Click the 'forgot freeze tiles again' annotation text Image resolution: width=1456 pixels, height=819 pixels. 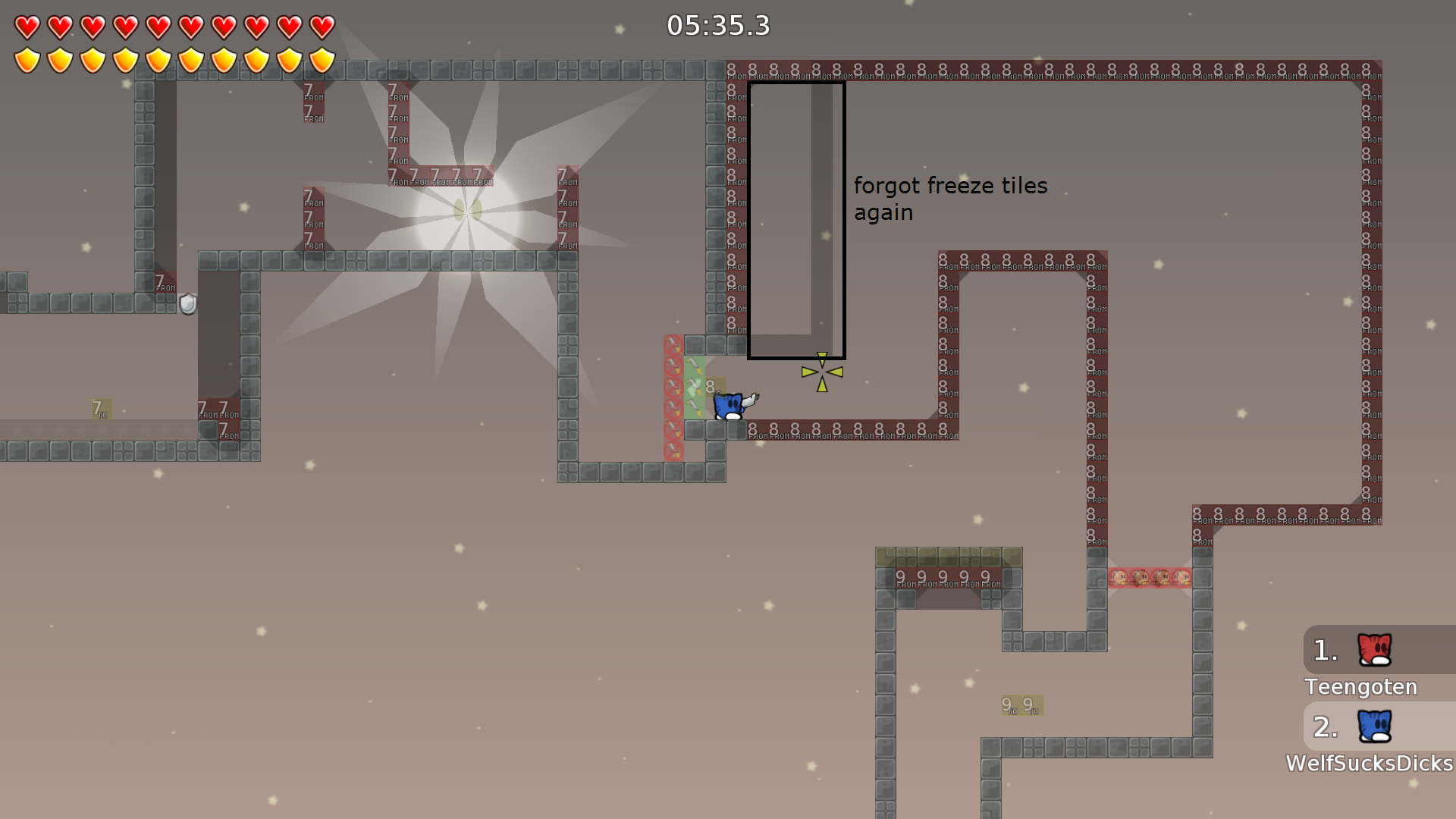click(x=950, y=199)
